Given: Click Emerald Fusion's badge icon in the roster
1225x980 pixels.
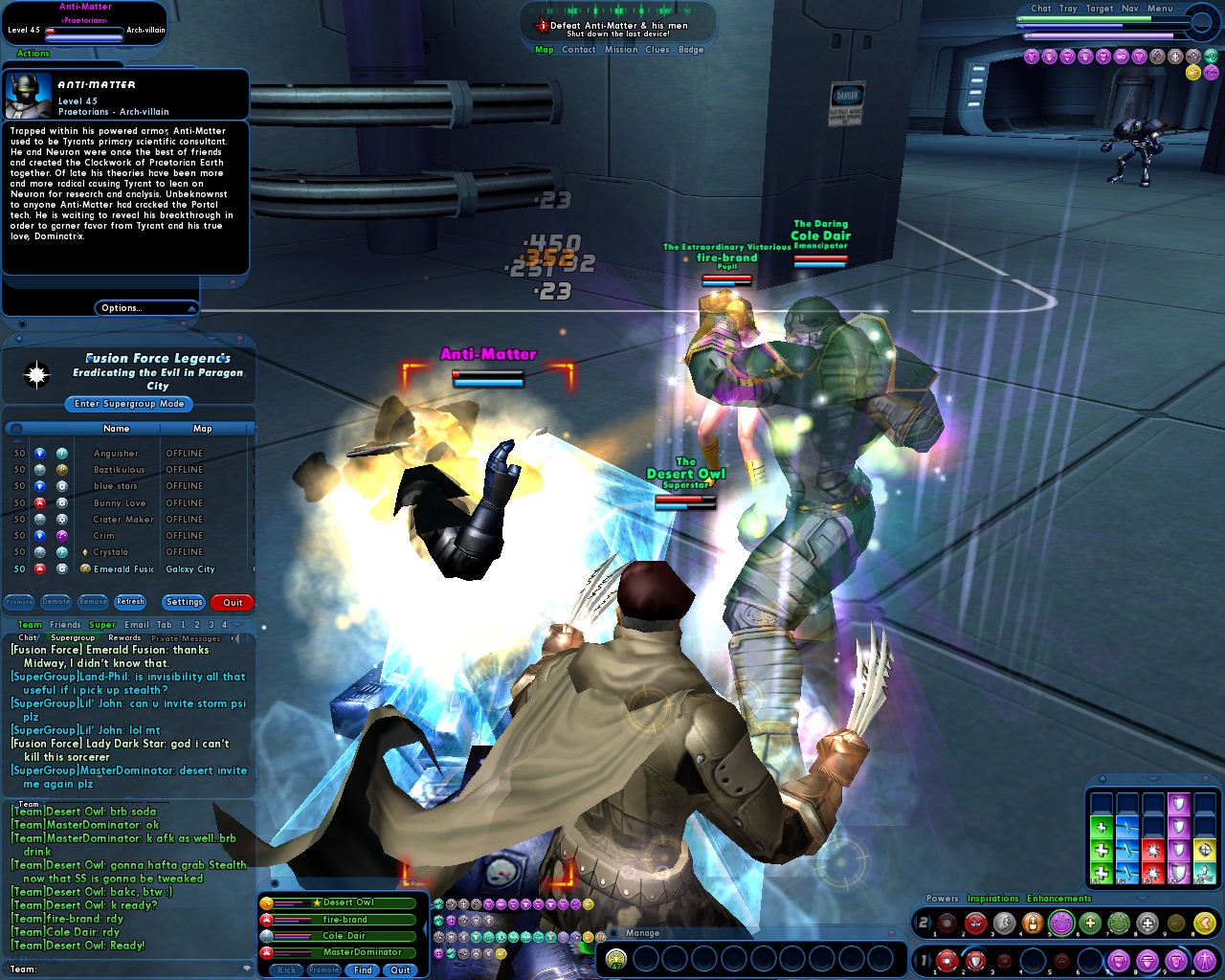Looking at the screenshot, I should tap(84, 568).
